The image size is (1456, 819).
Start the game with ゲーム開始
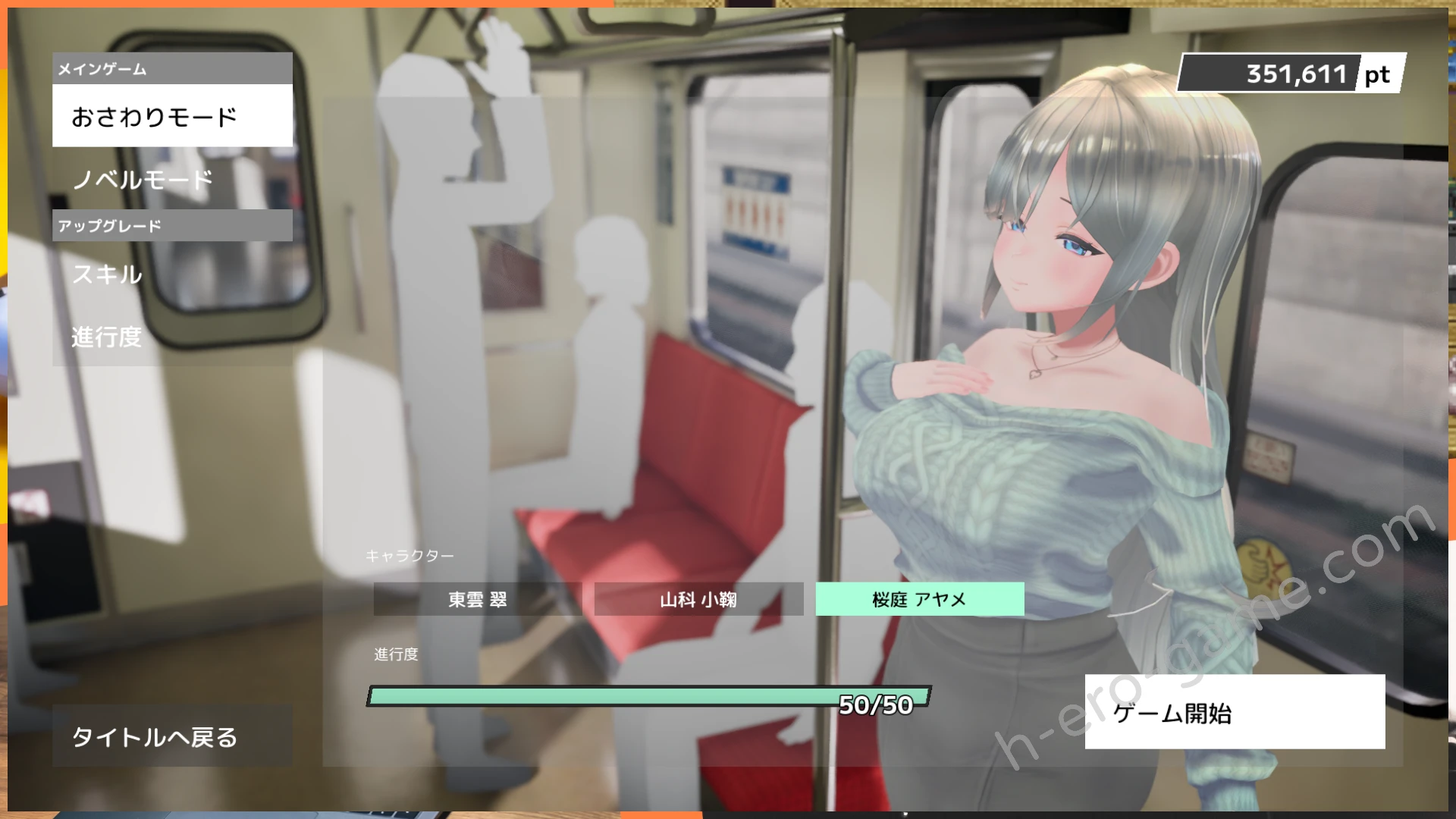(x=1234, y=712)
